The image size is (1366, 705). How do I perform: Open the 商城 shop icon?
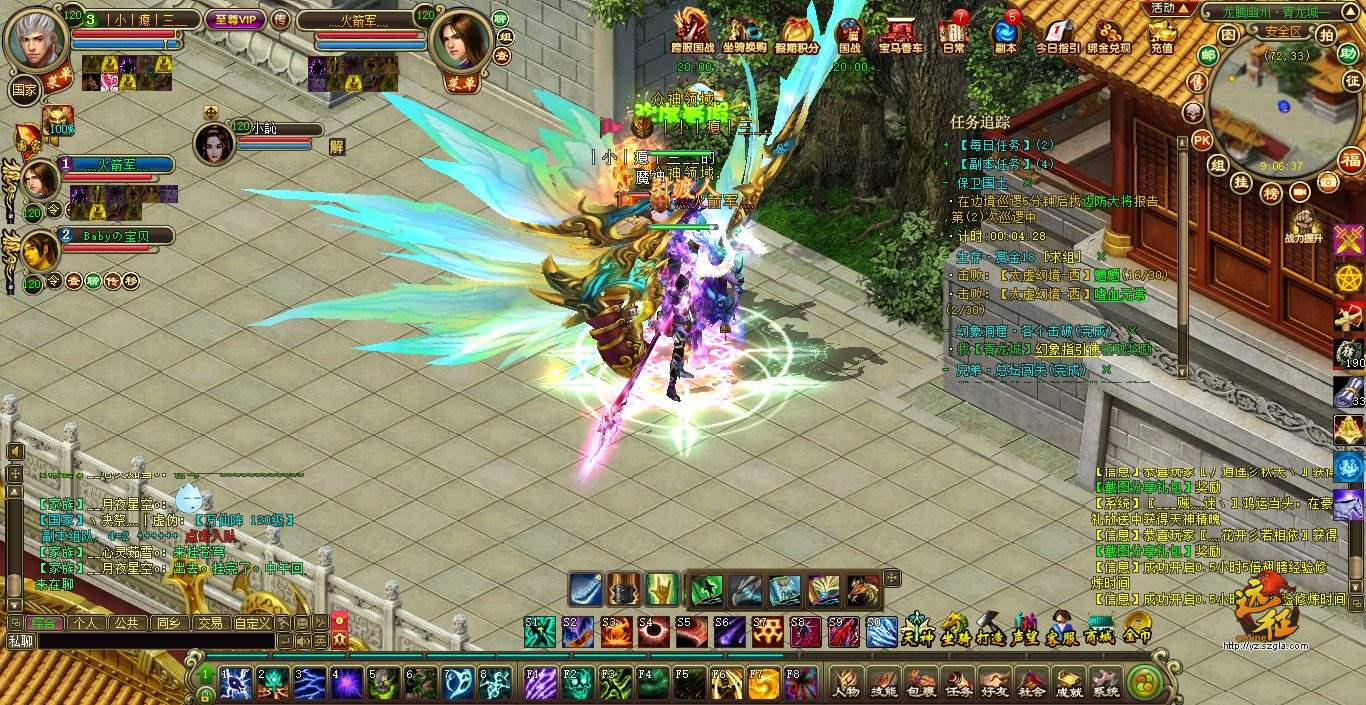pyautogui.click(x=1099, y=631)
